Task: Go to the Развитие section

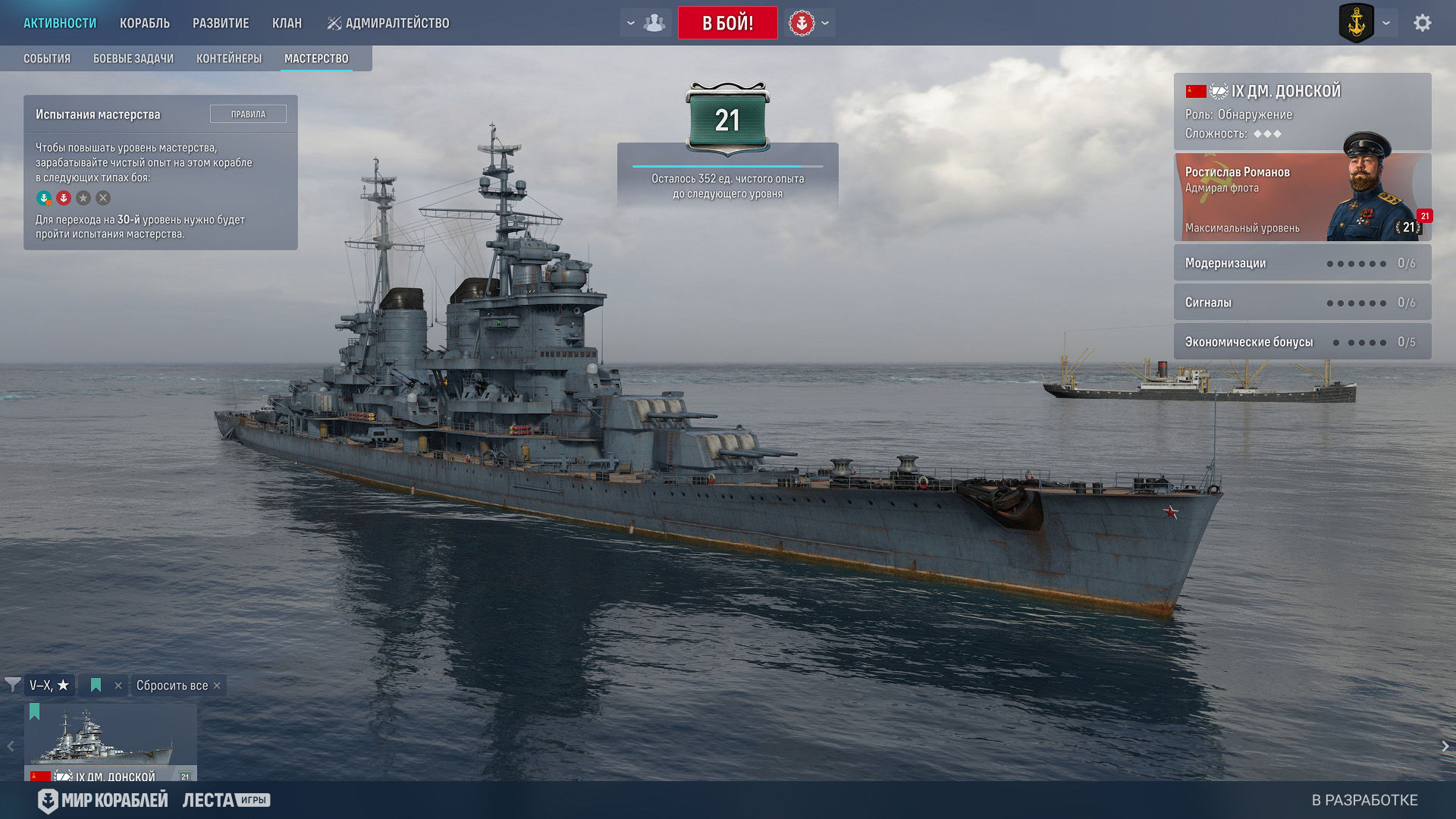Action: [x=221, y=24]
